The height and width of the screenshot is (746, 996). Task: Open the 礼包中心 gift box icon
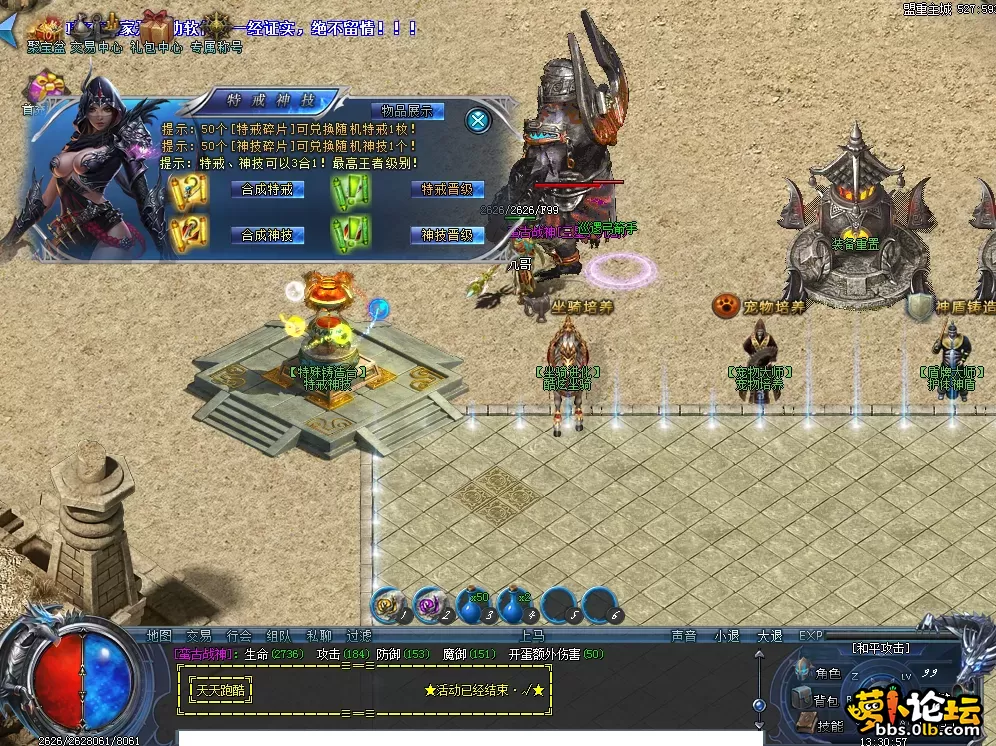157,30
